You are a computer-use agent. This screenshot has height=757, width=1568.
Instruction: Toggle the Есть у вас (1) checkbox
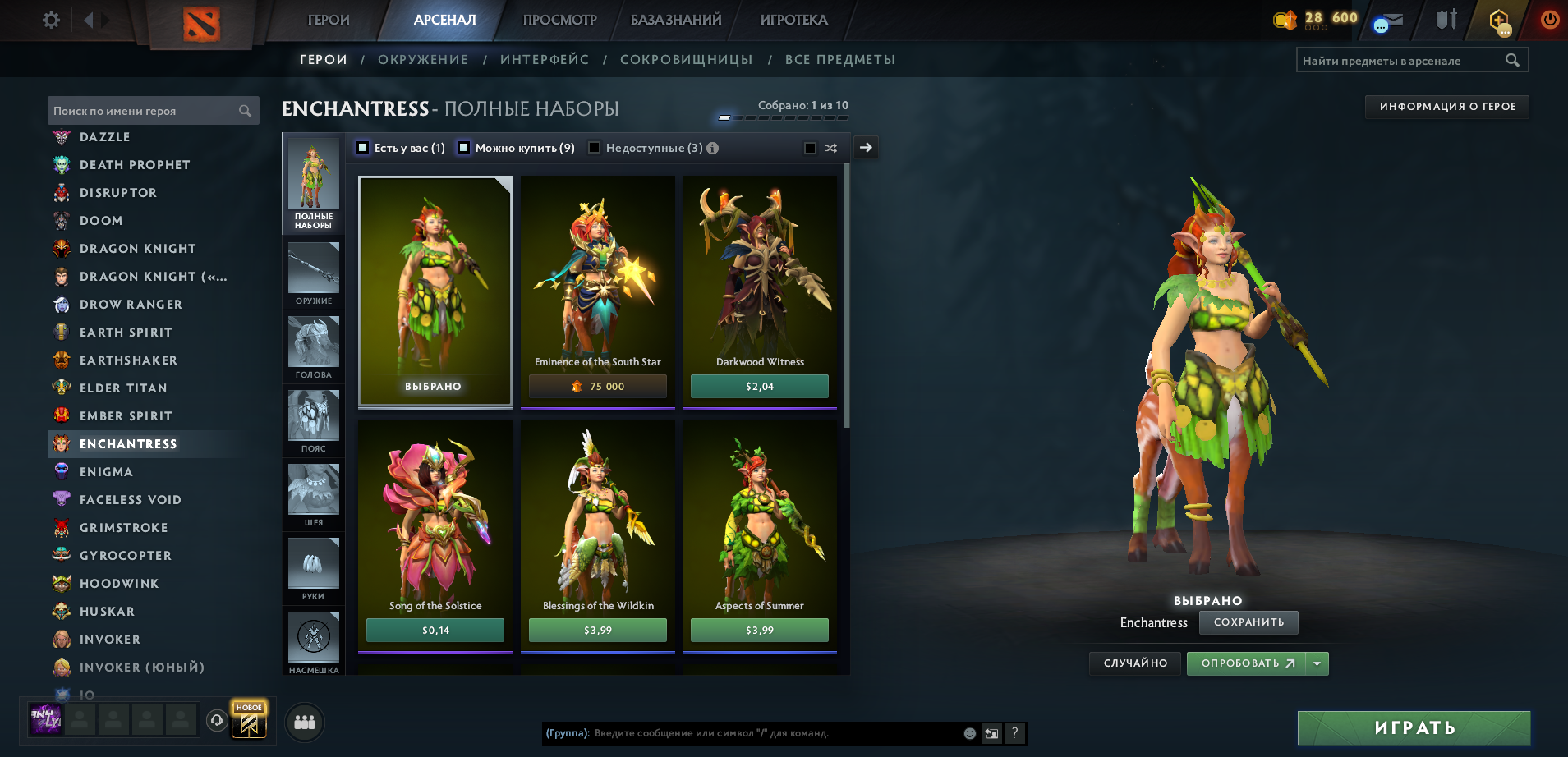click(x=361, y=148)
